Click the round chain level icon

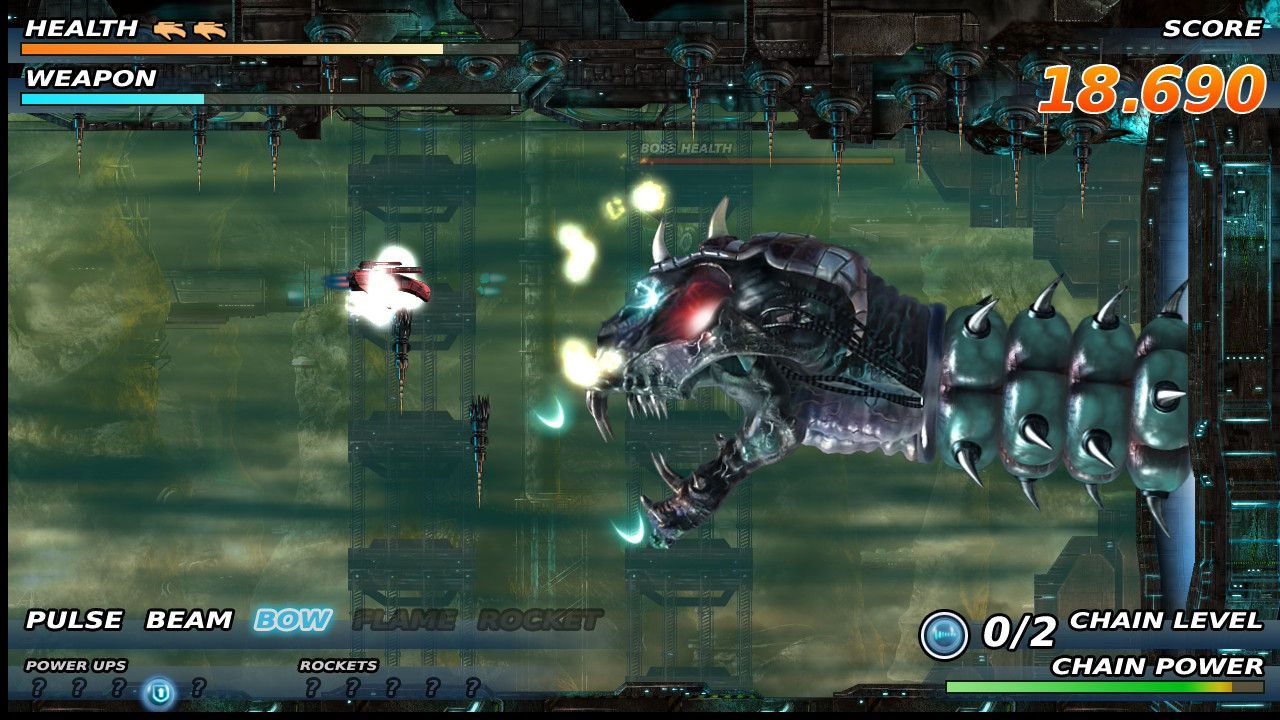944,635
